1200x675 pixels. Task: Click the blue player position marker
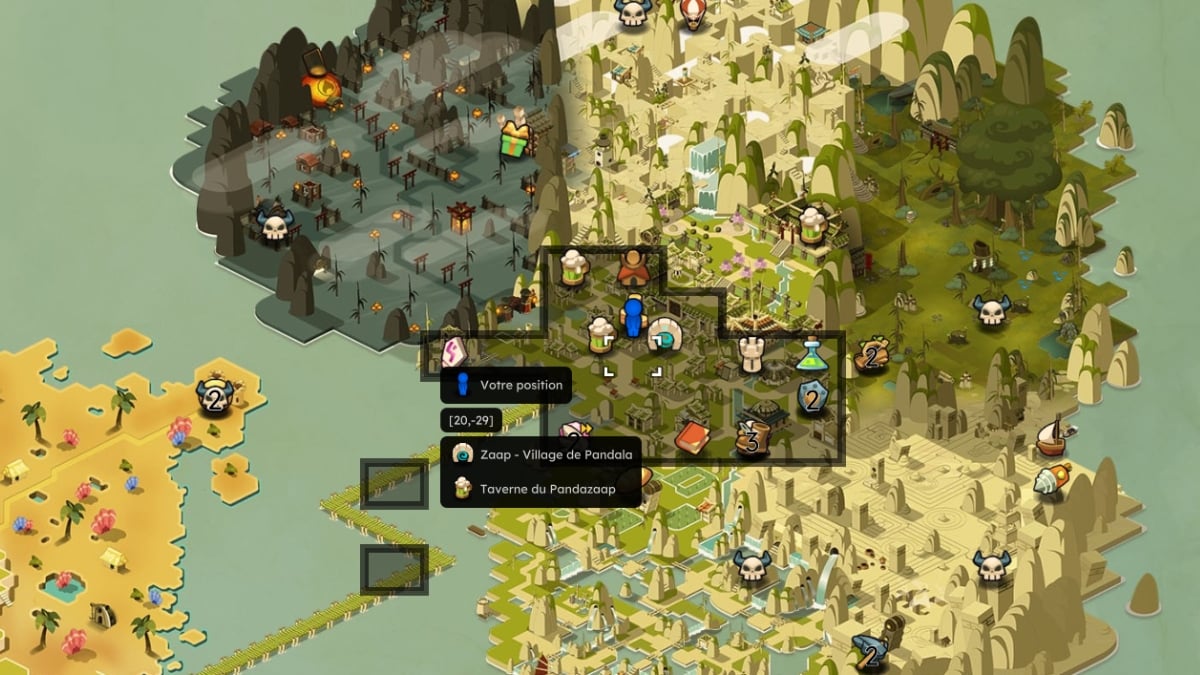click(x=632, y=317)
